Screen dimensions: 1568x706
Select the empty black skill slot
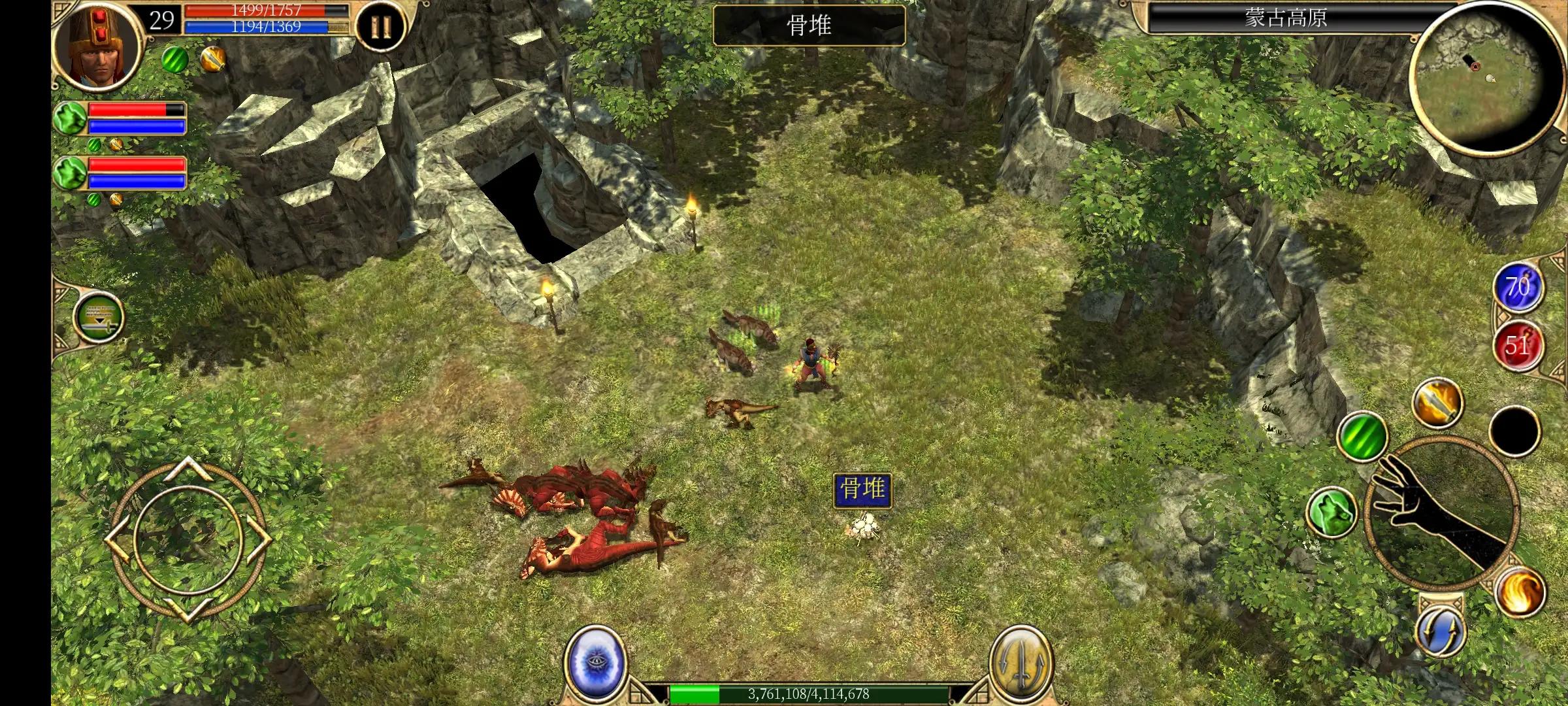[x=1514, y=431]
